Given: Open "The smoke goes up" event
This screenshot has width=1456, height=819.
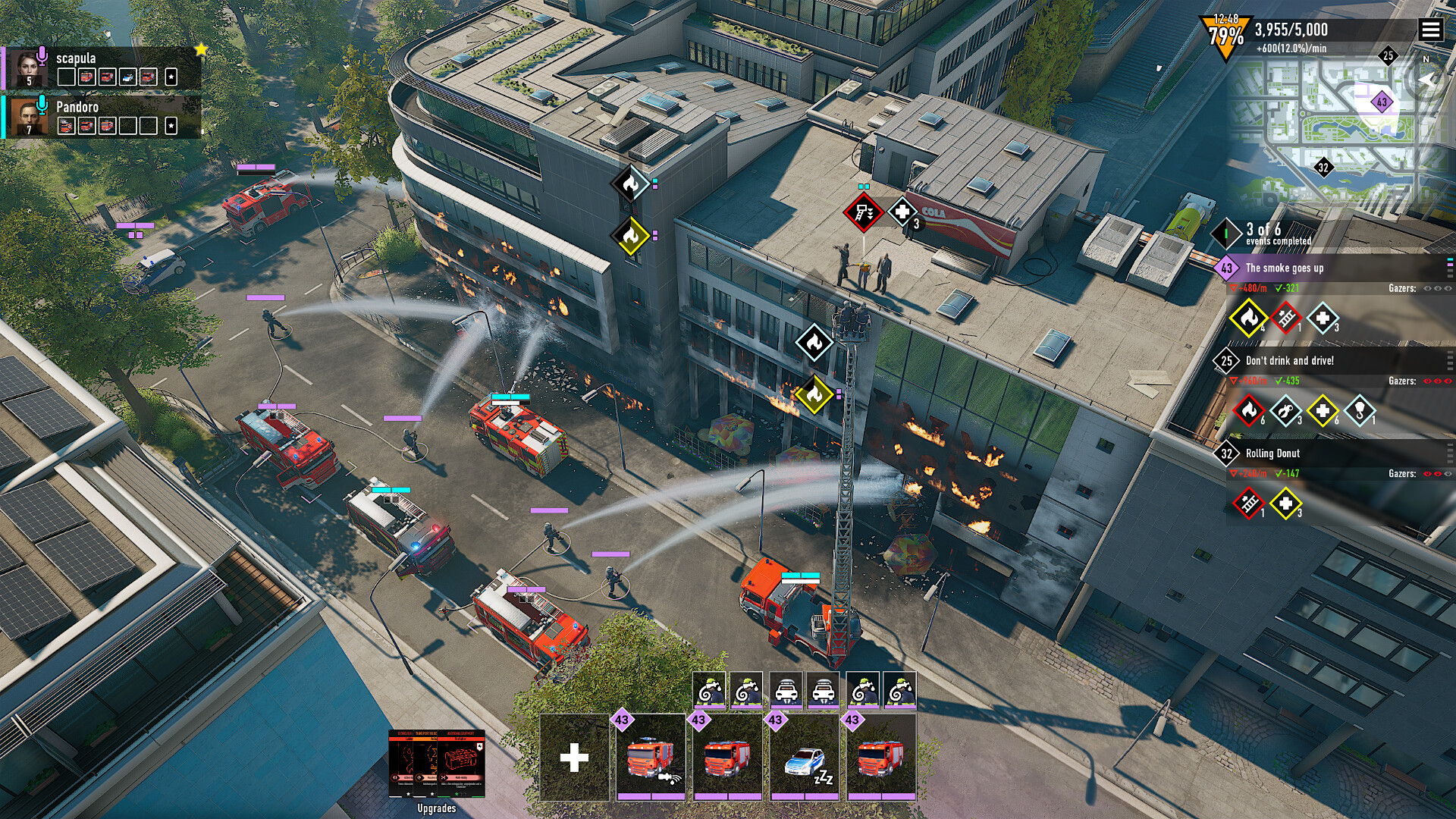Looking at the screenshot, I should click(1285, 268).
